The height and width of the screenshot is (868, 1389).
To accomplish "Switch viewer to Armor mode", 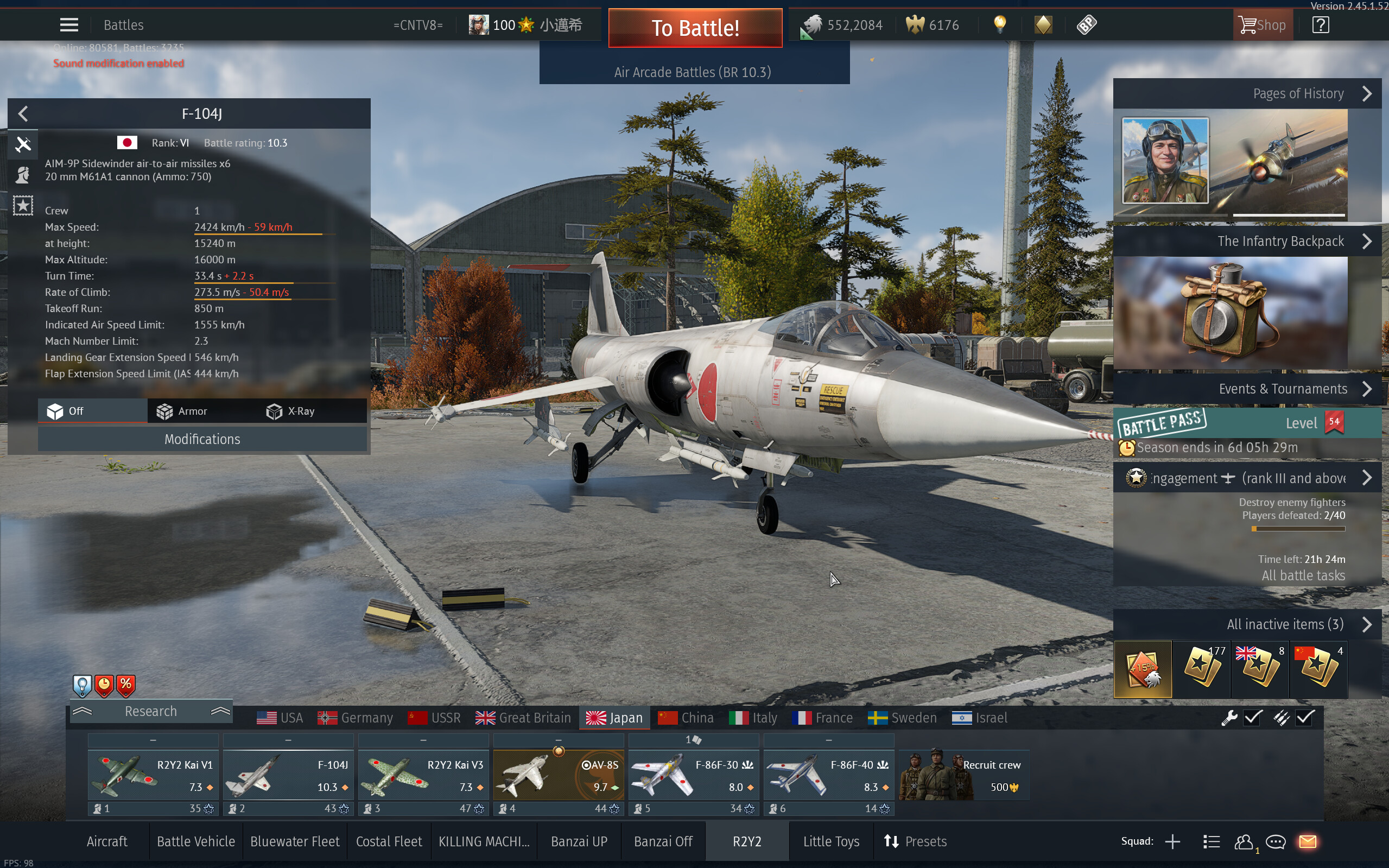I will pyautogui.click(x=182, y=411).
